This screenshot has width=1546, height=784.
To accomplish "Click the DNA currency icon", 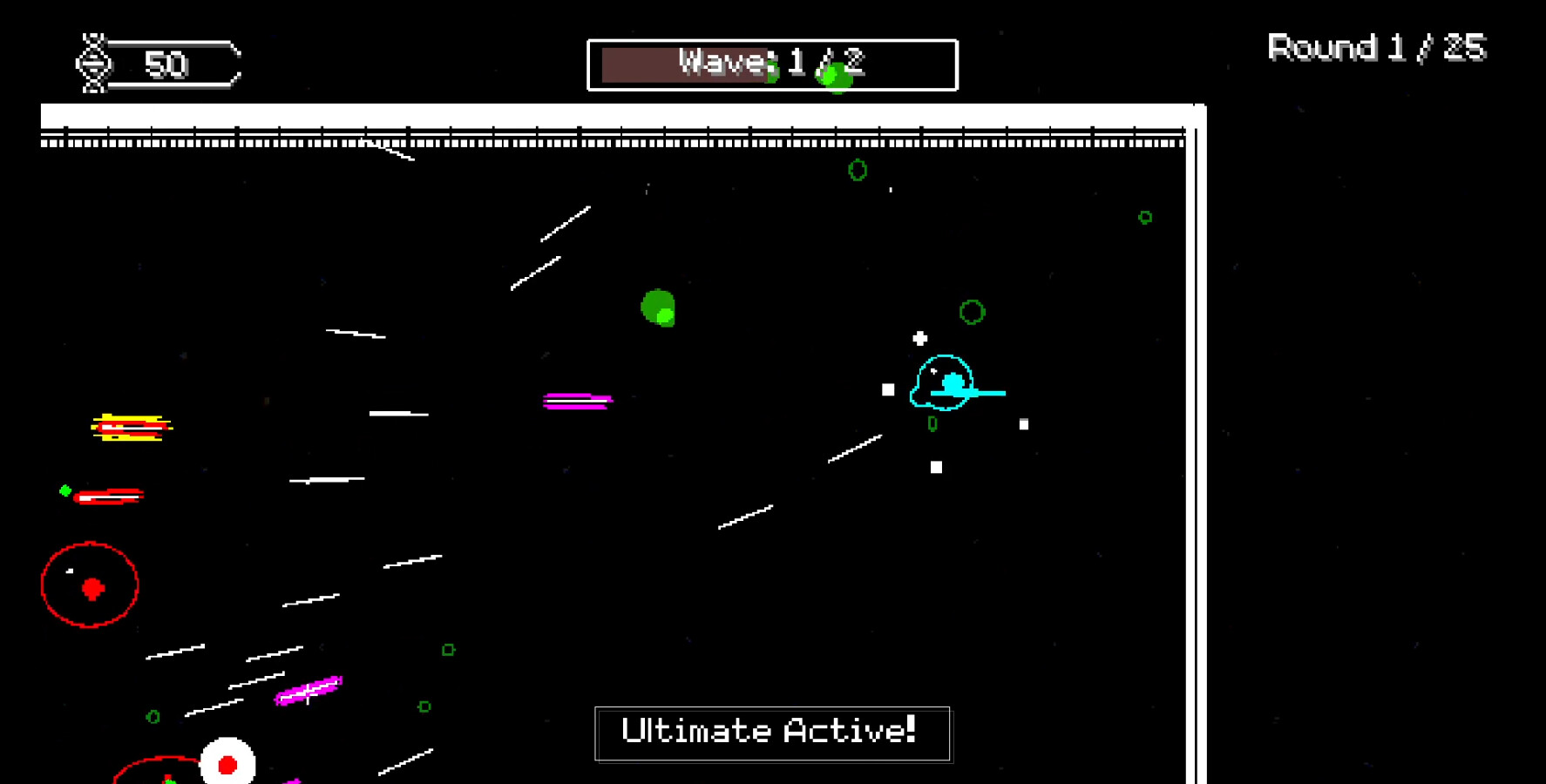I will coord(93,64).
